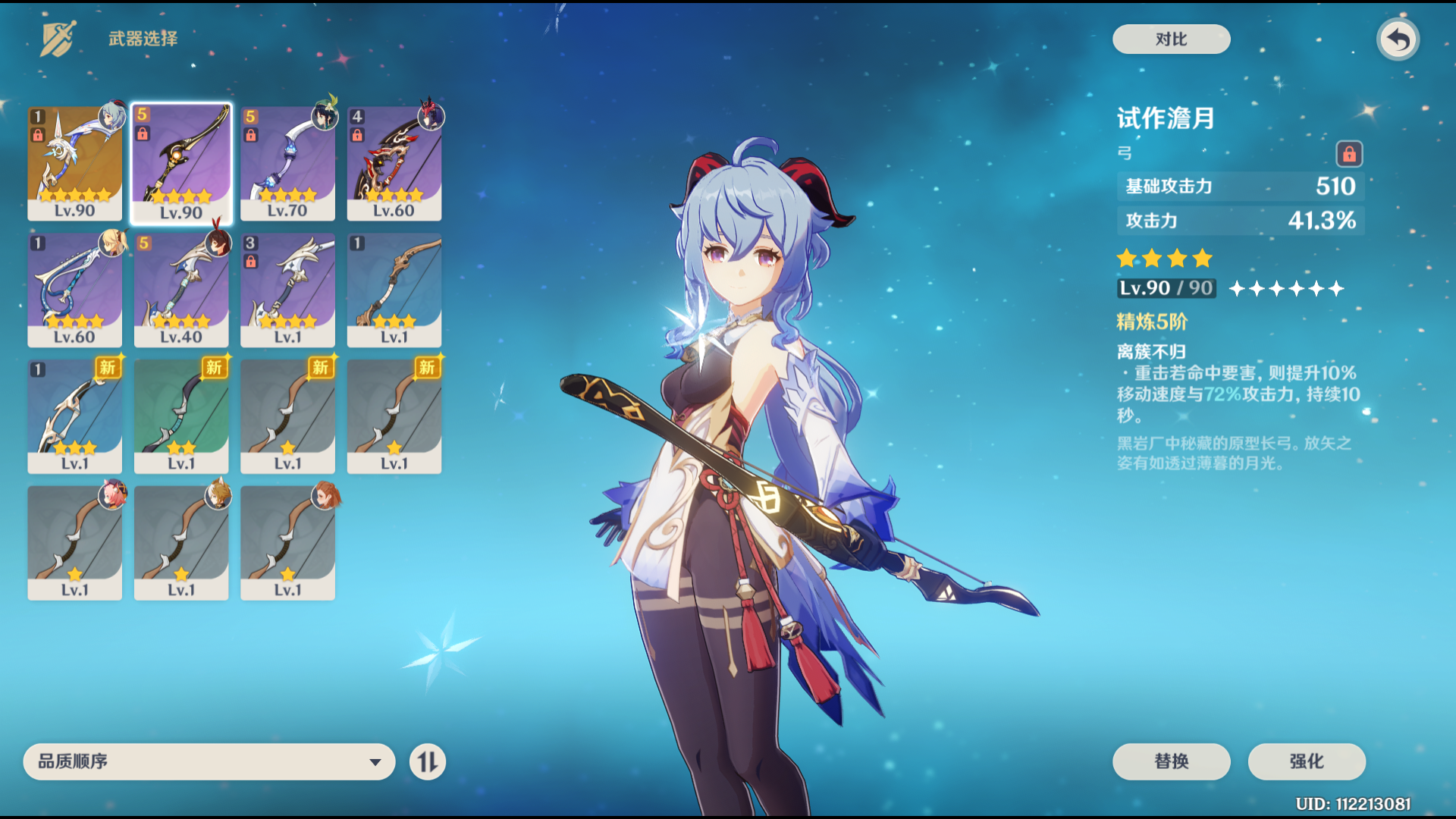Select the blue Lv.60 bow with refinement 1
The width and height of the screenshot is (1456, 819).
(x=75, y=290)
